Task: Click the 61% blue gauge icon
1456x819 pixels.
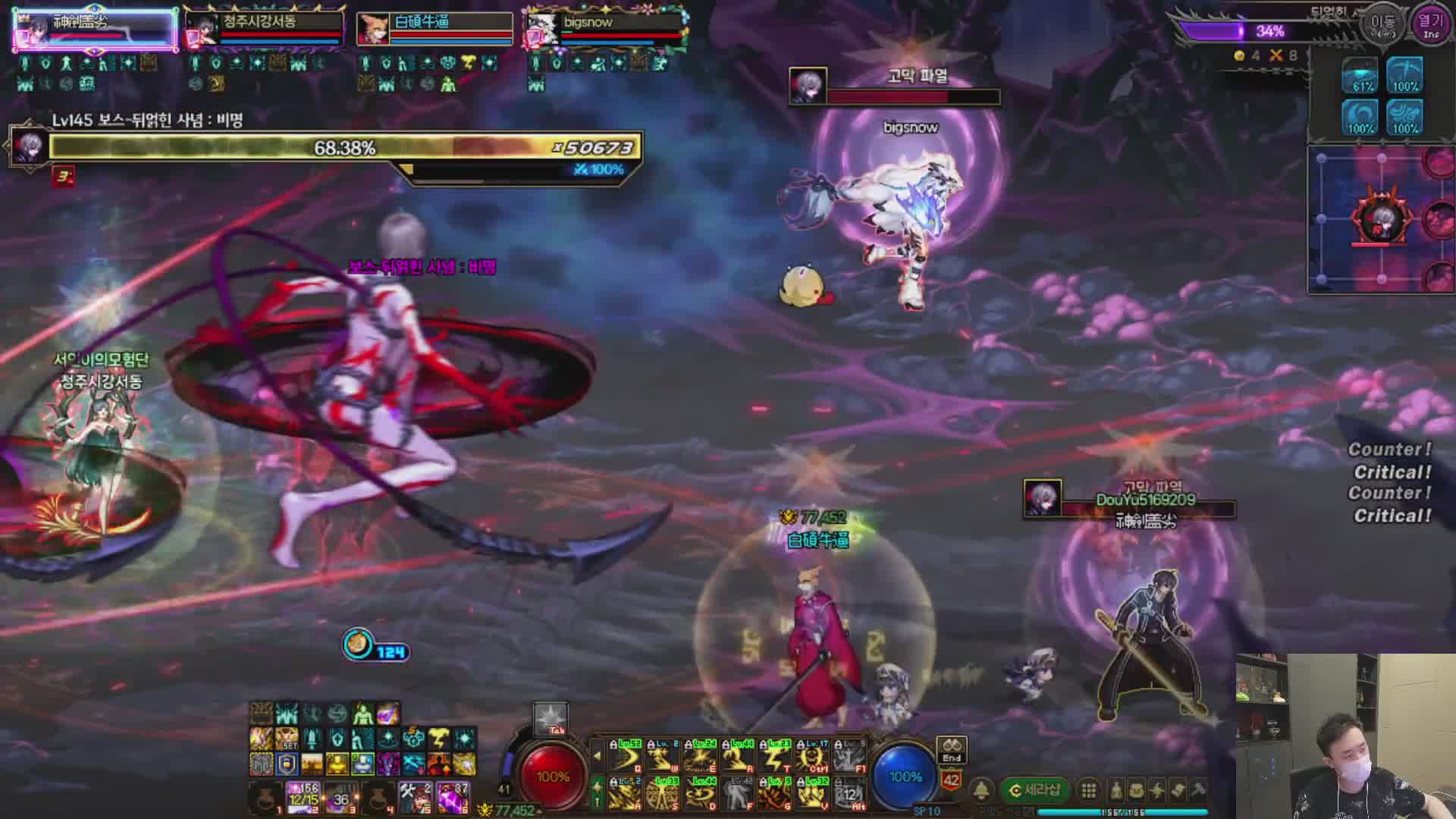Action: (x=1361, y=76)
